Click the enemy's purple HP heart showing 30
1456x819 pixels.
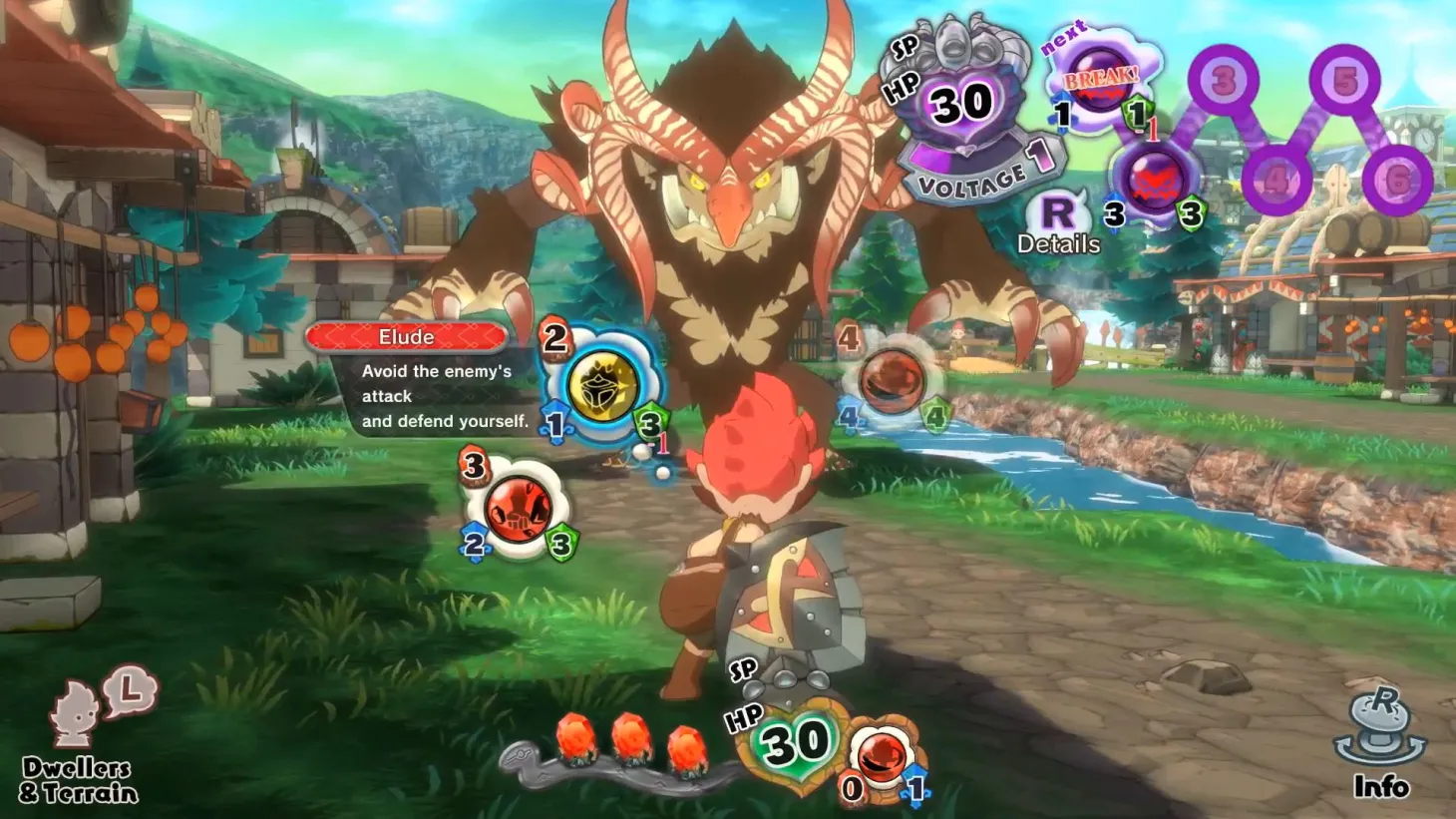coord(960,105)
